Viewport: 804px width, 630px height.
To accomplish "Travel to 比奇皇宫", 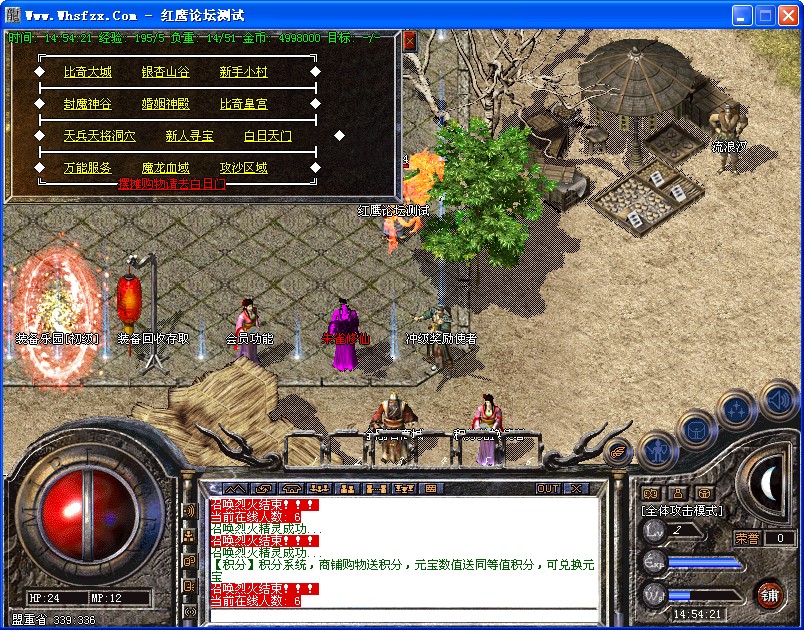I will (x=244, y=104).
